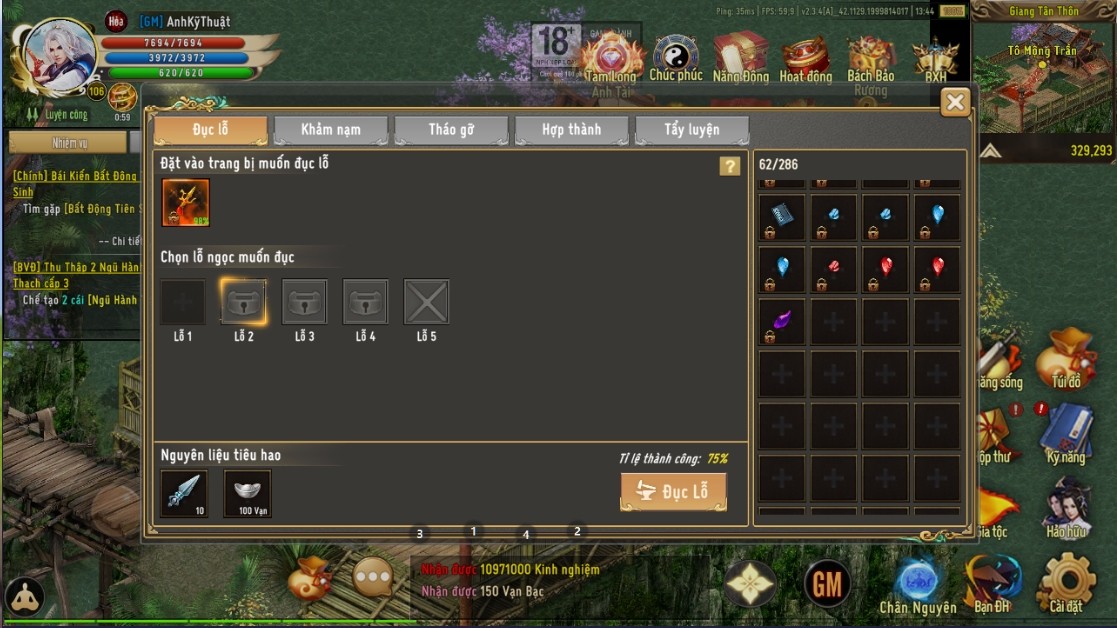Image resolution: width=1117 pixels, height=628 pixels.
Task: Open the chat bubble button
Action: [373, 577]
